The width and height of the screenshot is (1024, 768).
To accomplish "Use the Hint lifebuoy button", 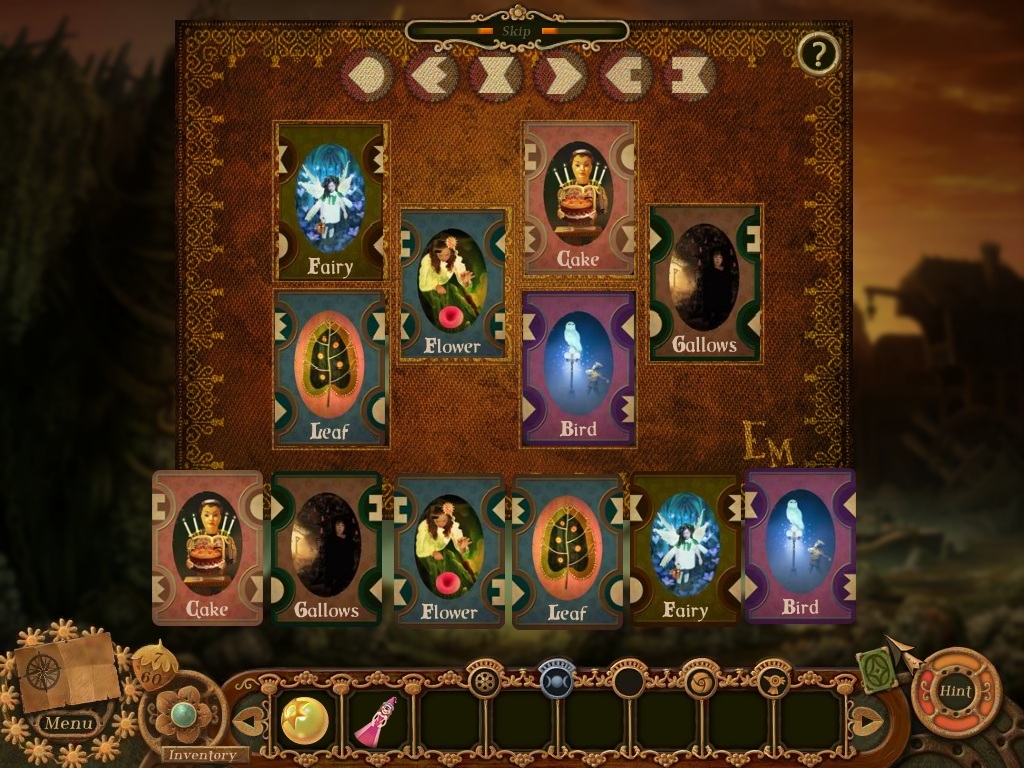I will 955,691.
